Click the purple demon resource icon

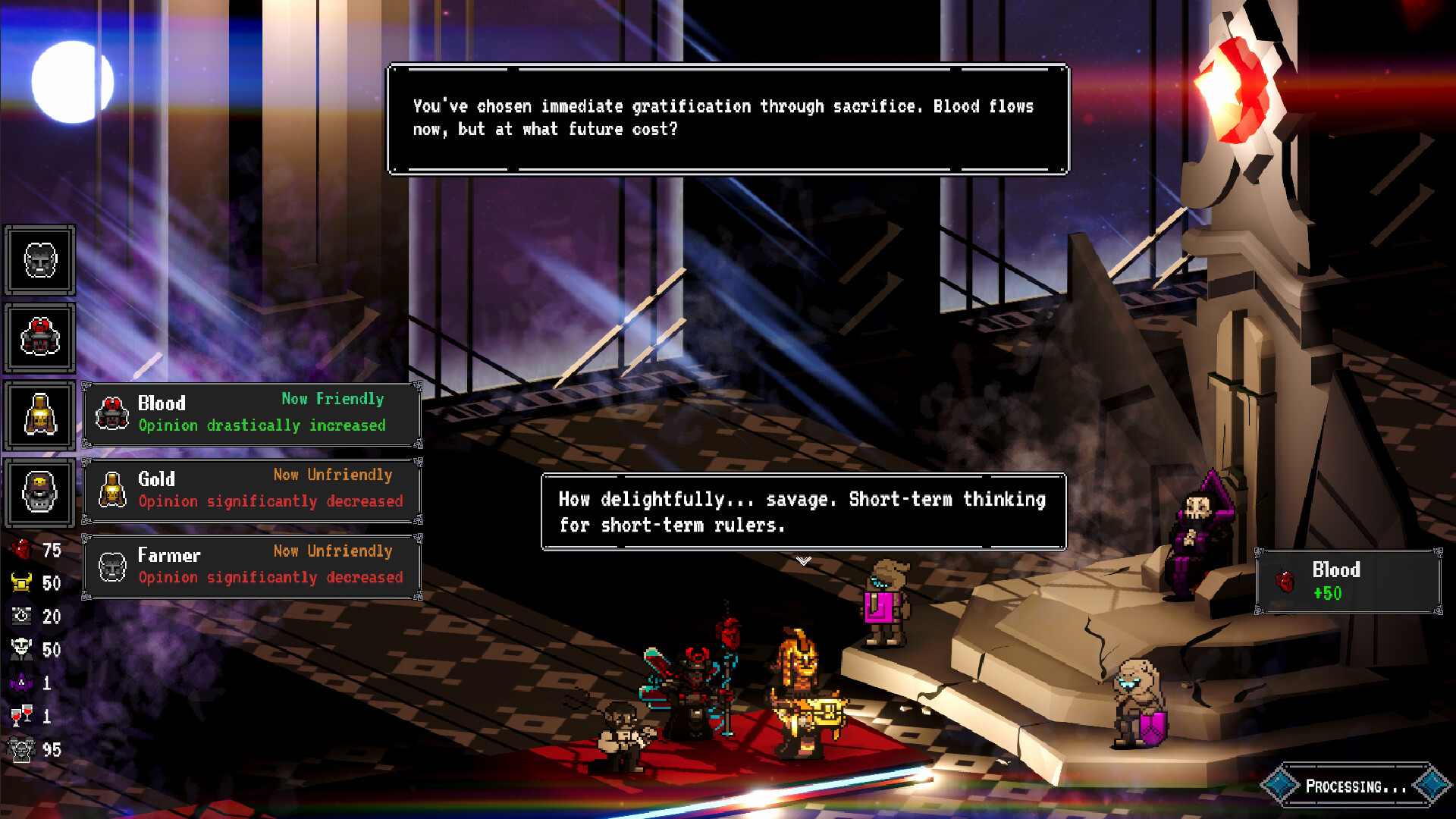click(21, 682)
